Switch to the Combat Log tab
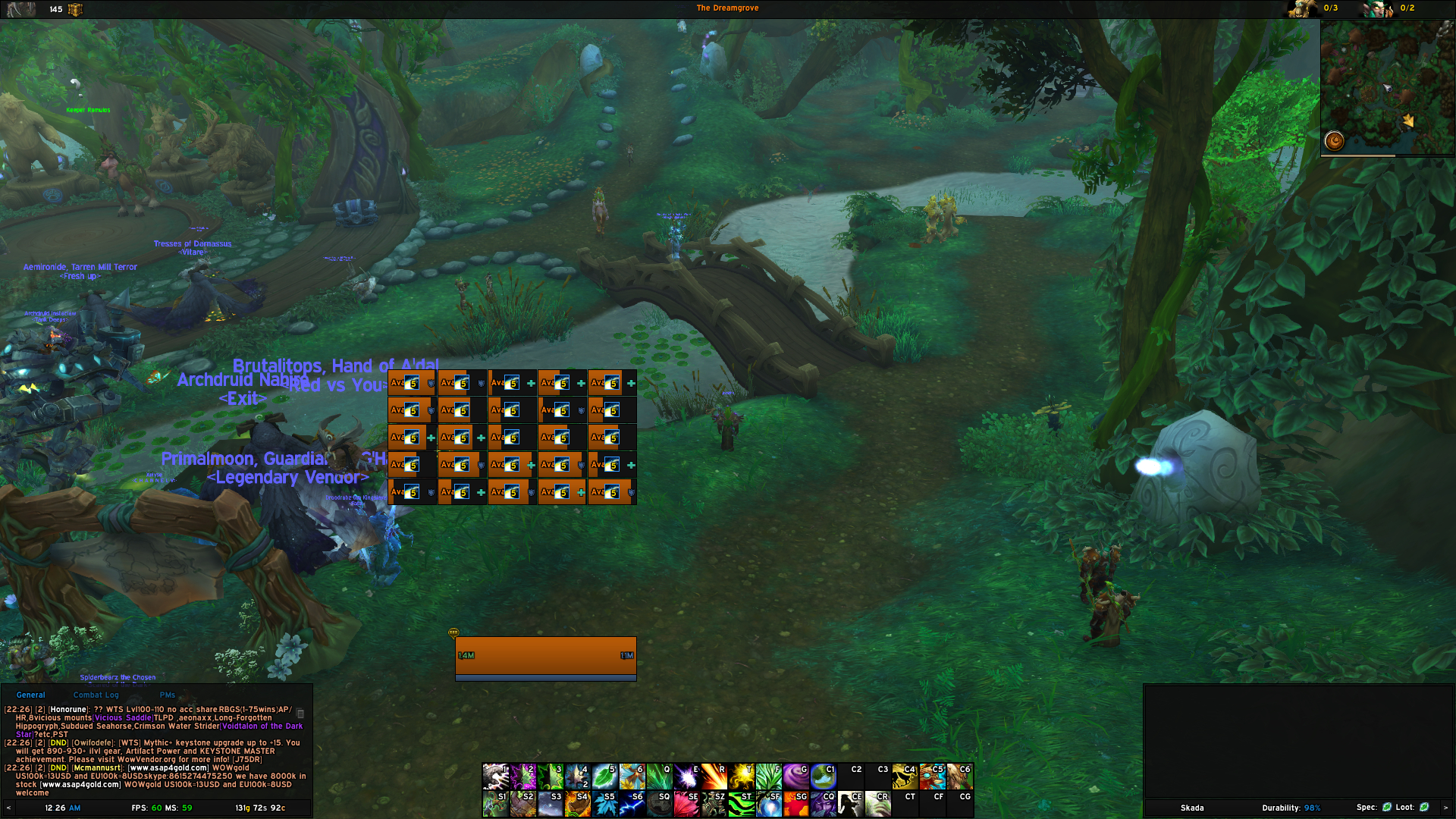Viewport: 1456px width, 819px height. [96, 695]
